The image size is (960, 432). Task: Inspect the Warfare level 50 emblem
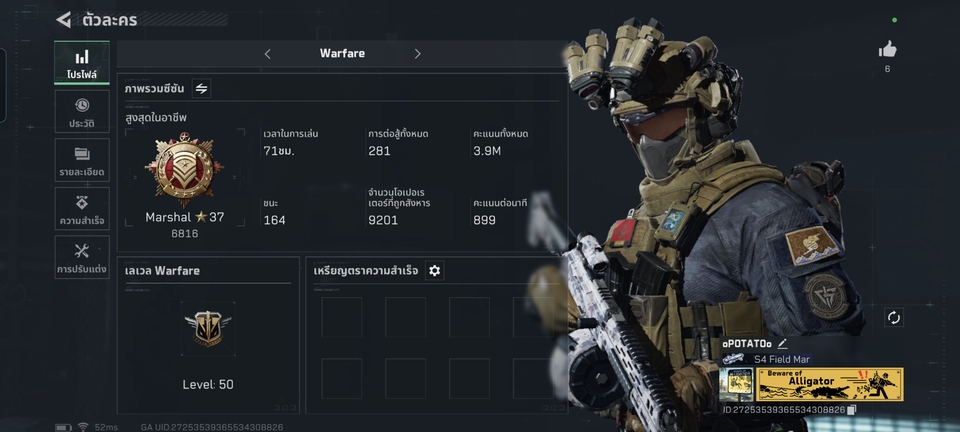coord(208,326)
